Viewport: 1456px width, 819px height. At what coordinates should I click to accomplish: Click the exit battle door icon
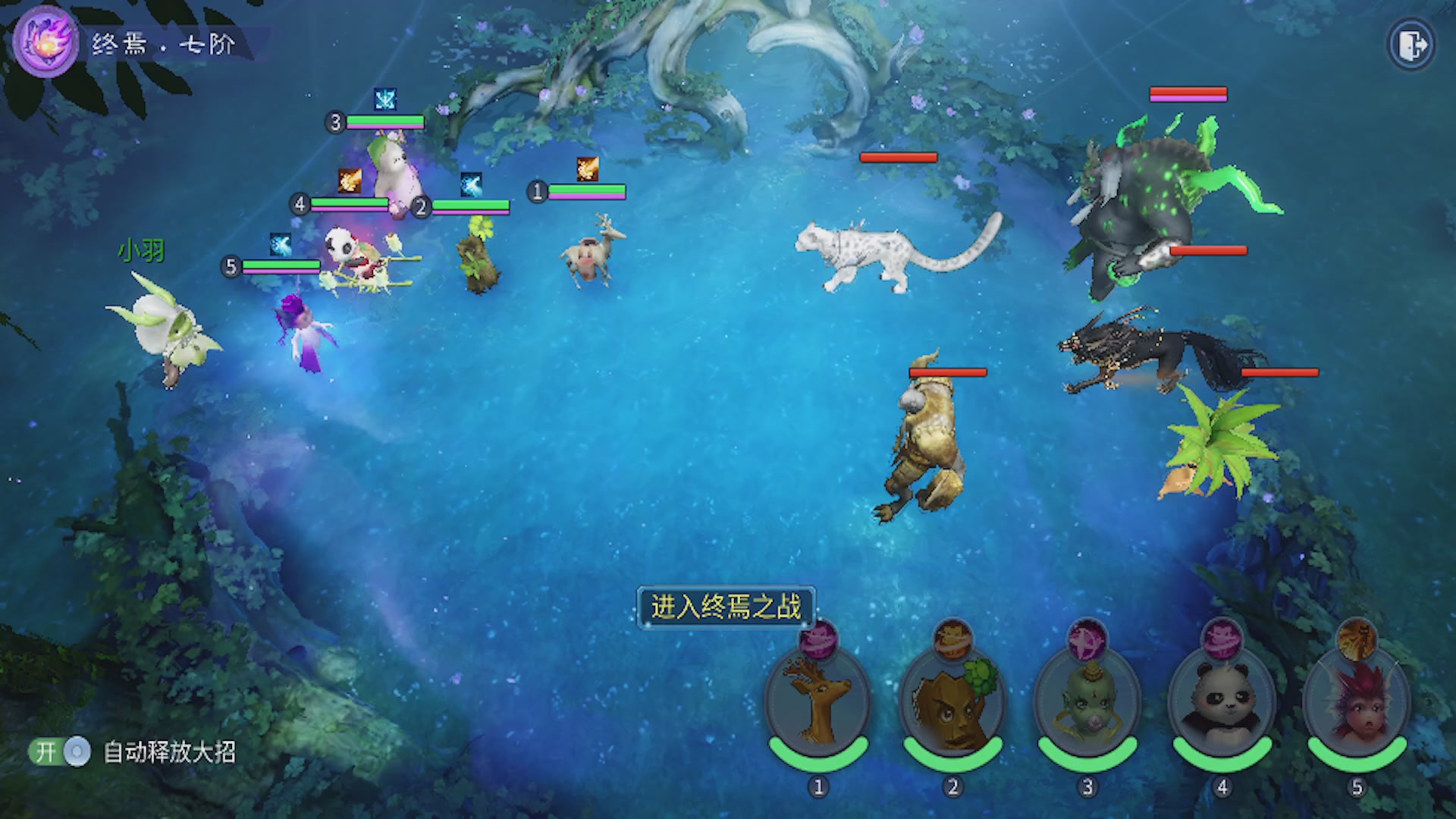[x=1411, y=45]
